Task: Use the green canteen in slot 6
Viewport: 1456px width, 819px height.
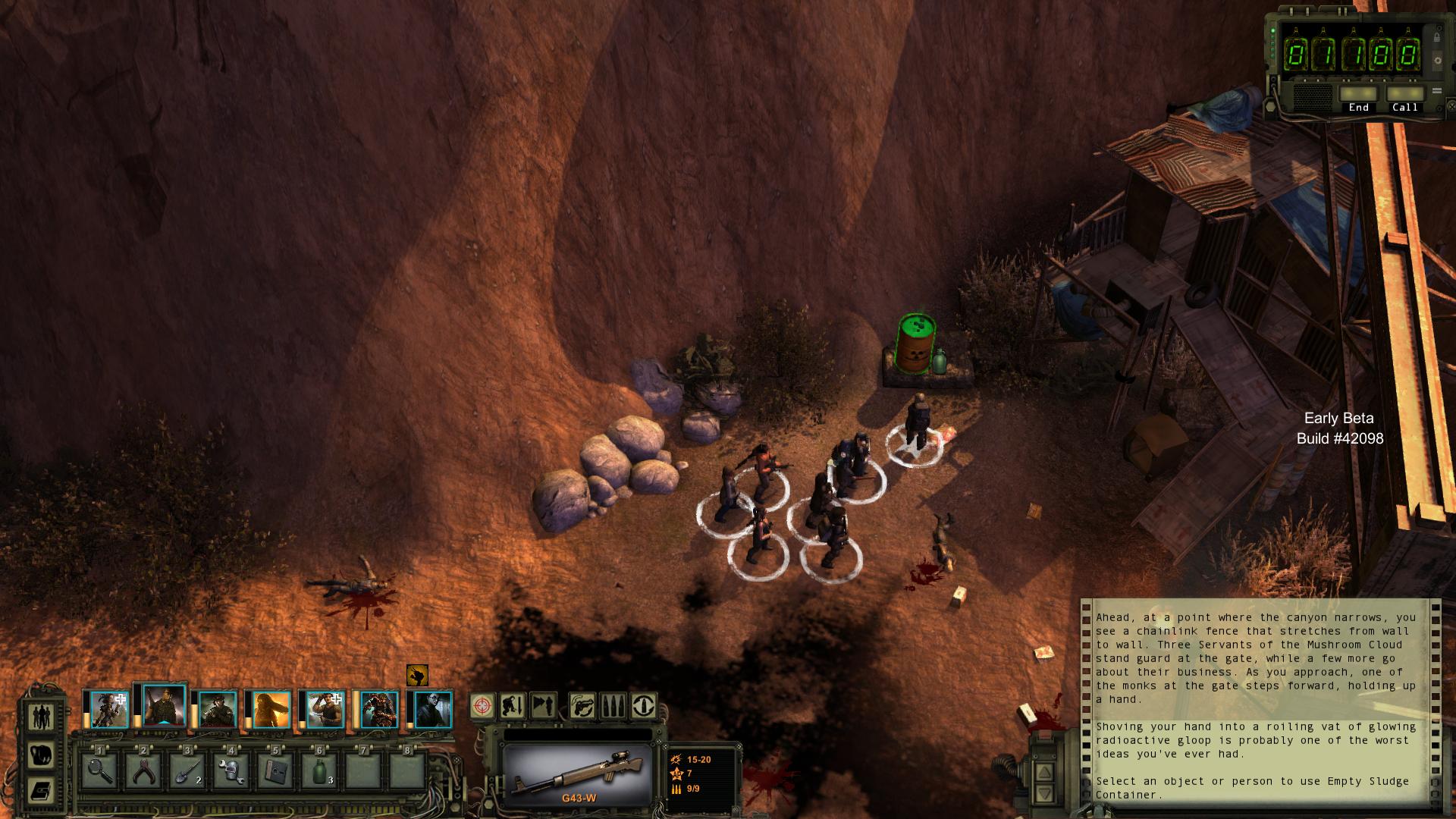Action: tap(319, 771)
